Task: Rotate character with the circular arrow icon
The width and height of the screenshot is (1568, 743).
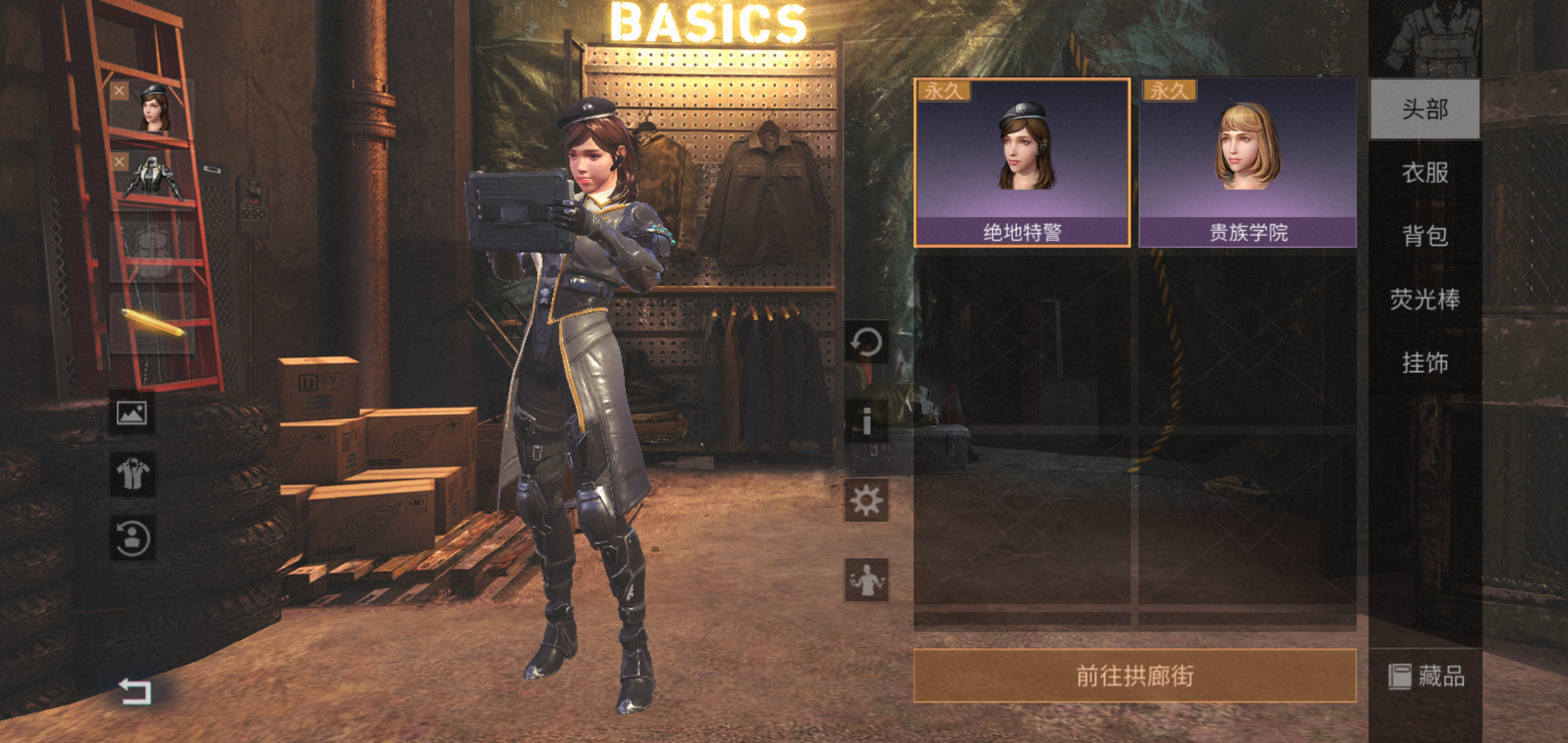Action: pos(866,341)
